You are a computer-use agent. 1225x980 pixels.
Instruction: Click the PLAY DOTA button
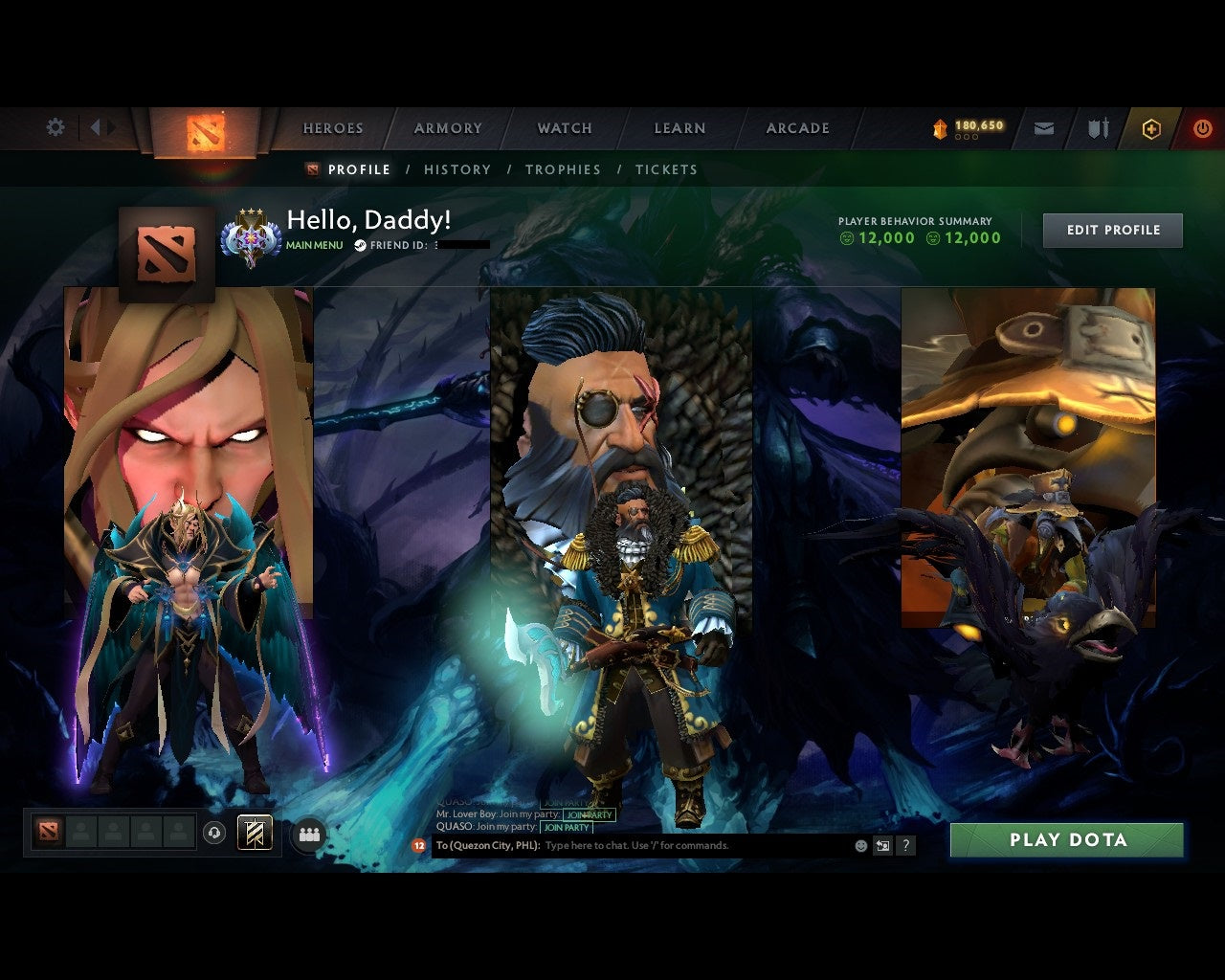1067,840
